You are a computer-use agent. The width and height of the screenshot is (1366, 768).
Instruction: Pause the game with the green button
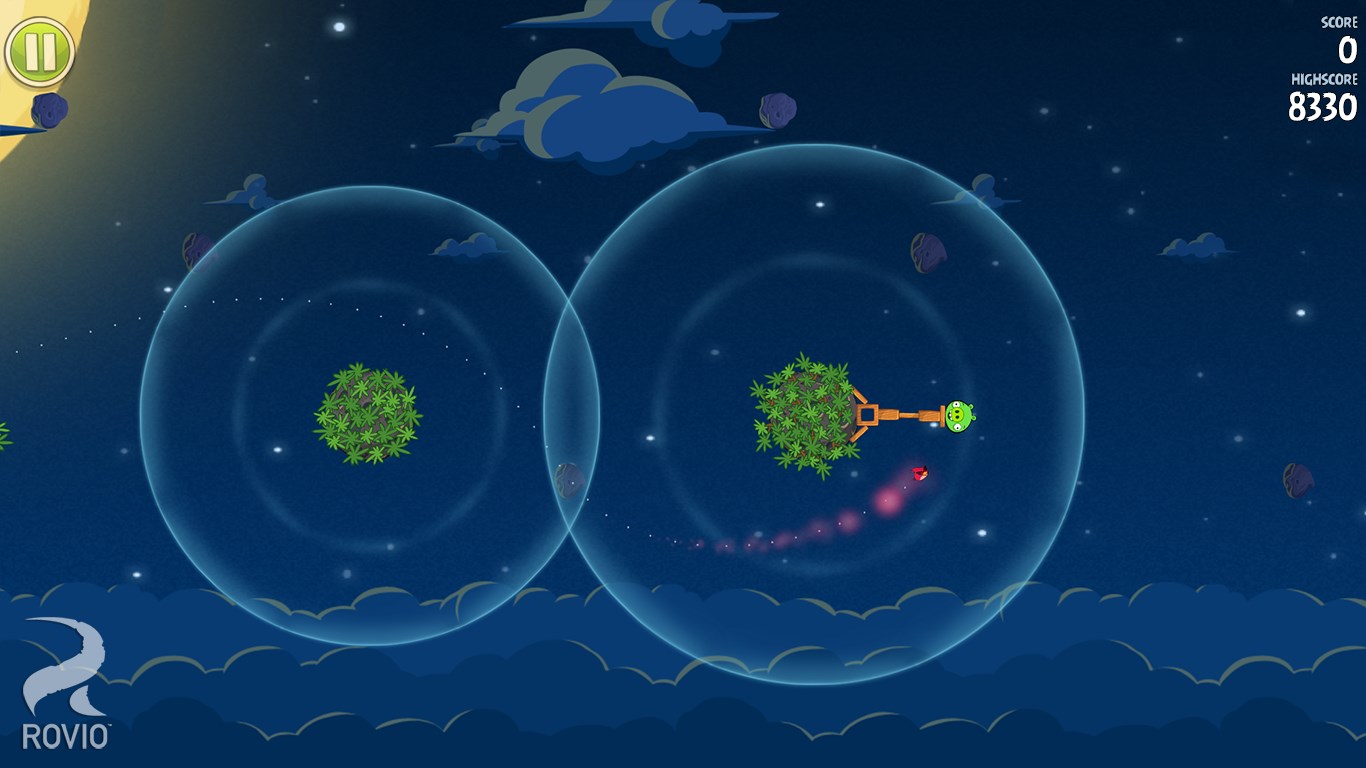point(40,51)
